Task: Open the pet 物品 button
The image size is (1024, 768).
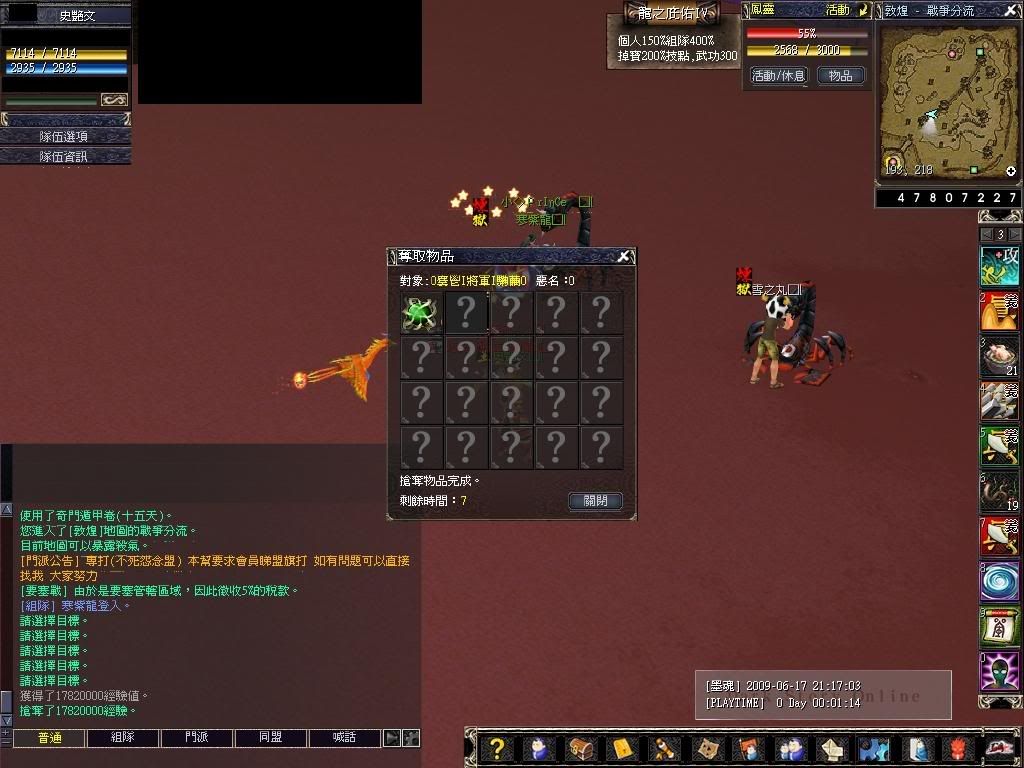Action: pyautogui.click(x=841, y=75)
